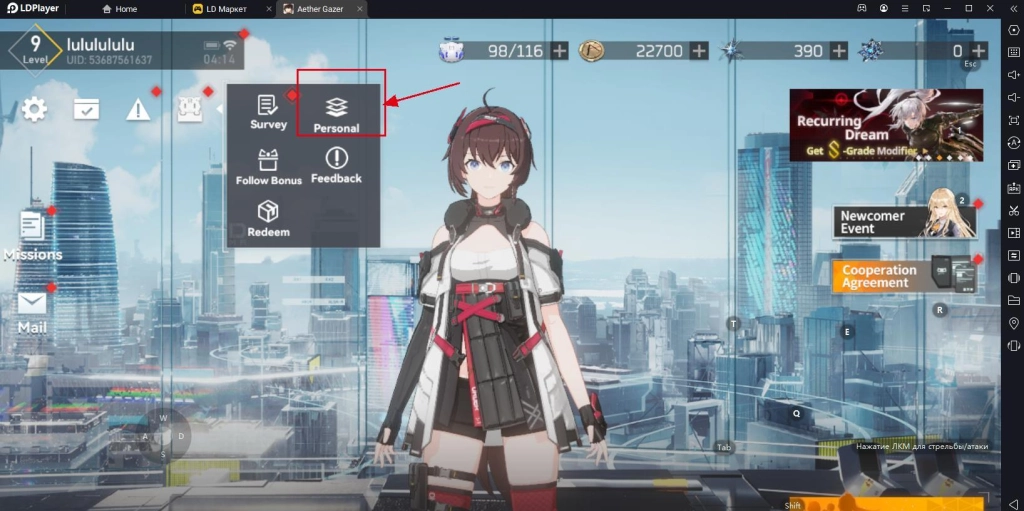
Task: Open the gear settings icon
Action: 35,109
